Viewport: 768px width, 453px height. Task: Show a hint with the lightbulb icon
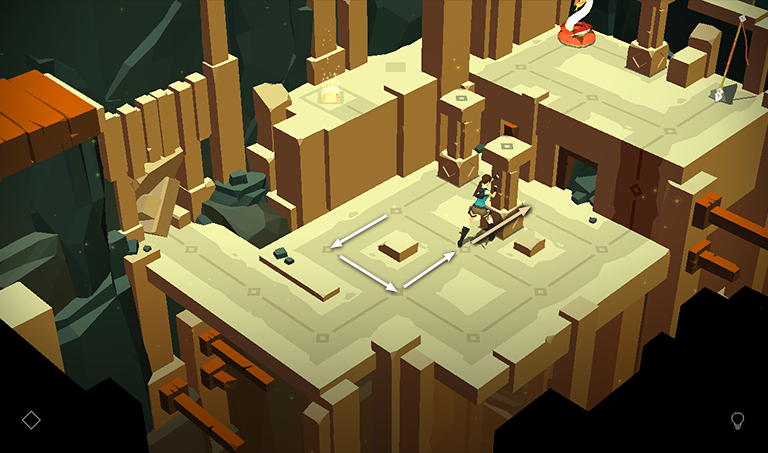click(738, 420)
